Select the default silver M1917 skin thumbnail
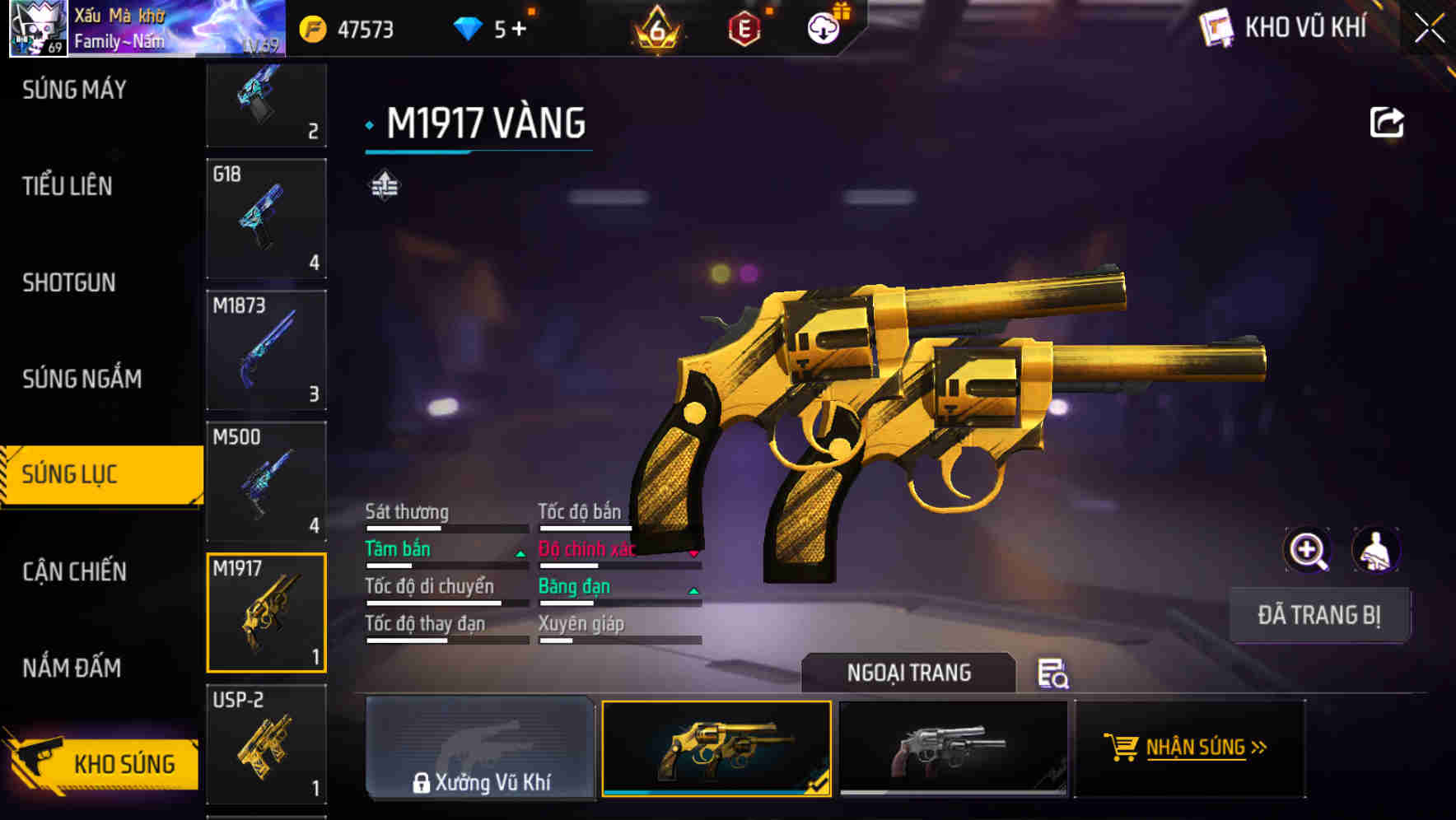 (x=954, y=748)
